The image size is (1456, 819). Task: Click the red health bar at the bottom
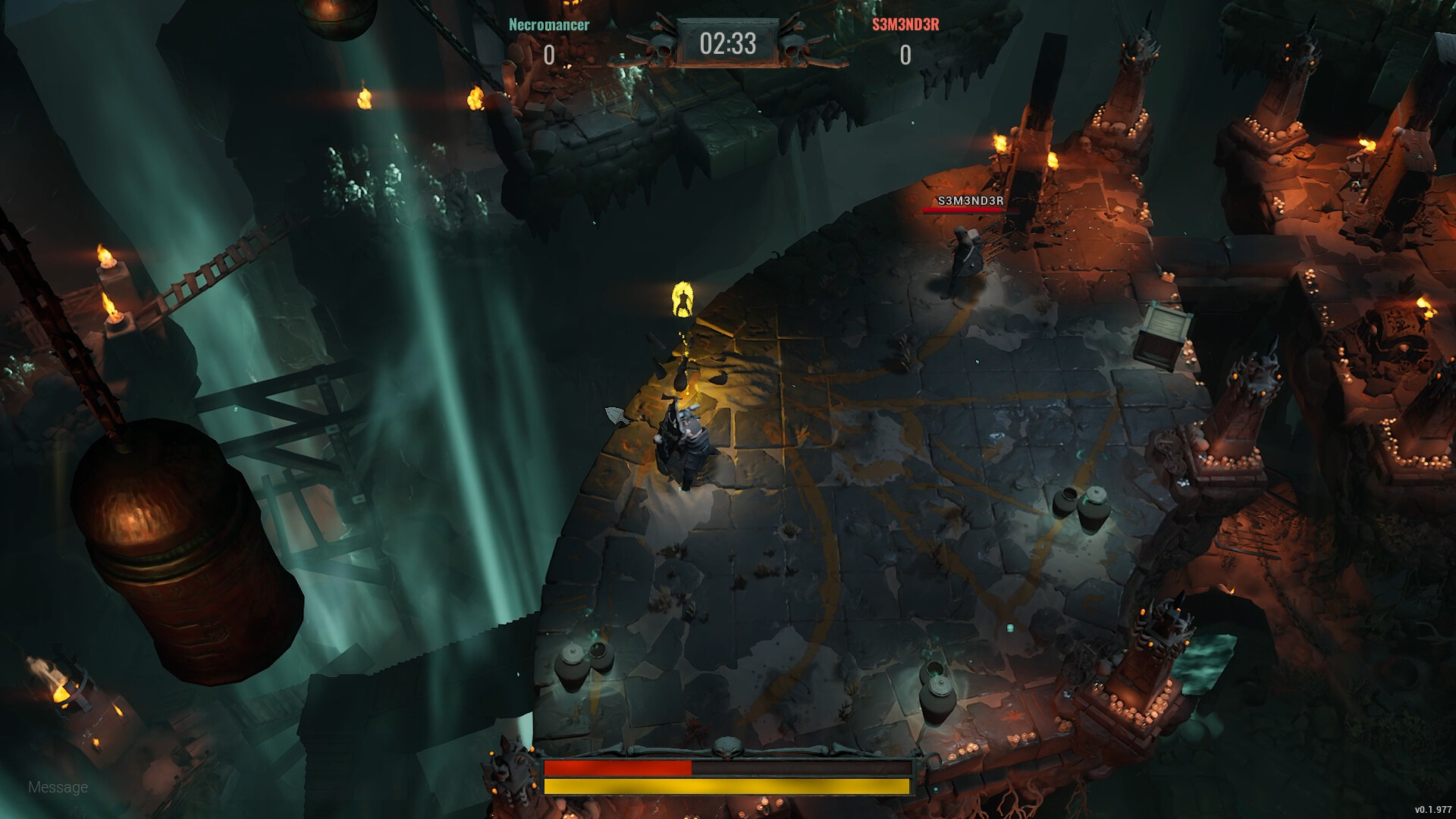tap(618, 768)
